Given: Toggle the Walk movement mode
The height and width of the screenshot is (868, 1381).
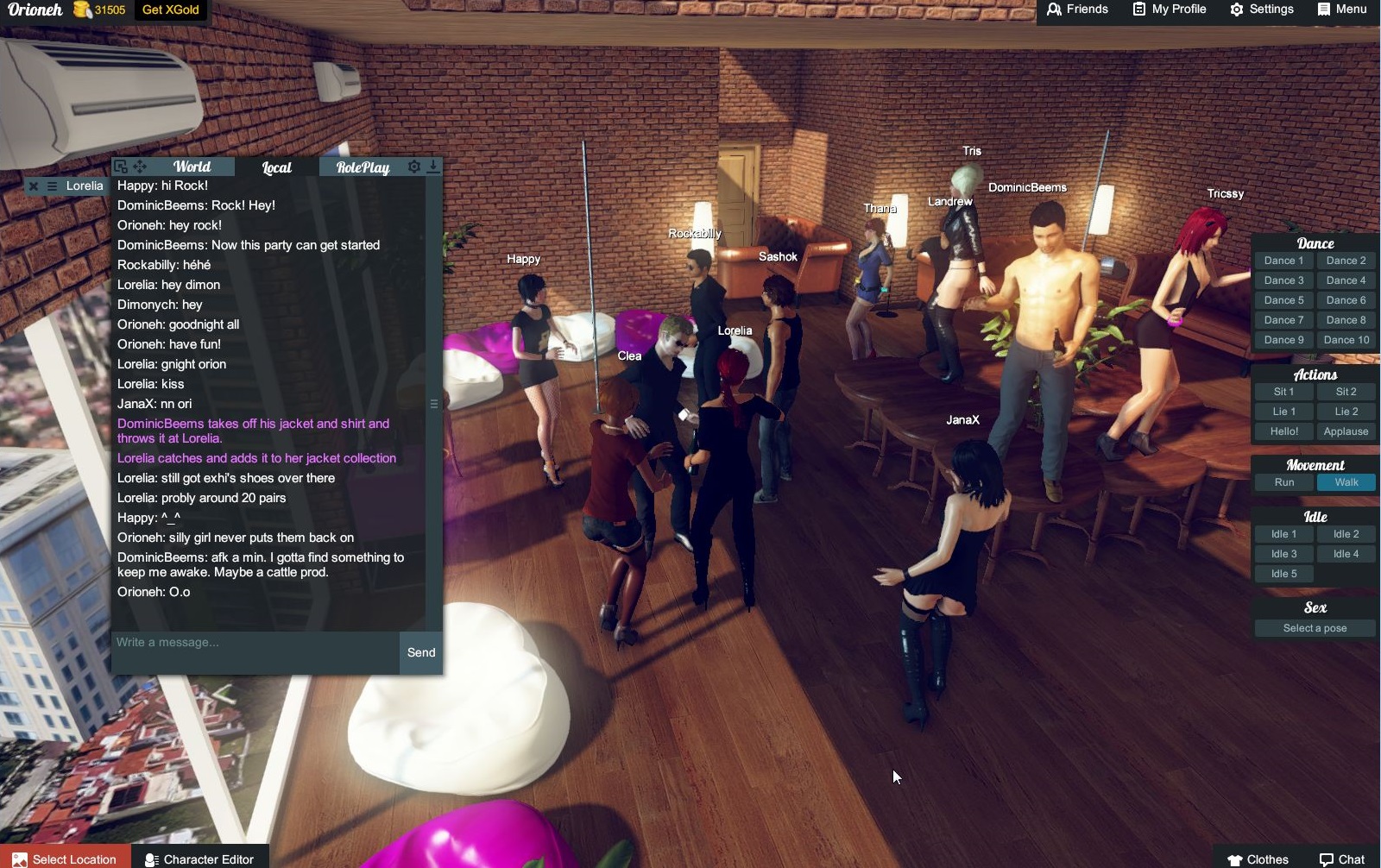Looking at the screenshot, I should click(x=1346, y=482).
